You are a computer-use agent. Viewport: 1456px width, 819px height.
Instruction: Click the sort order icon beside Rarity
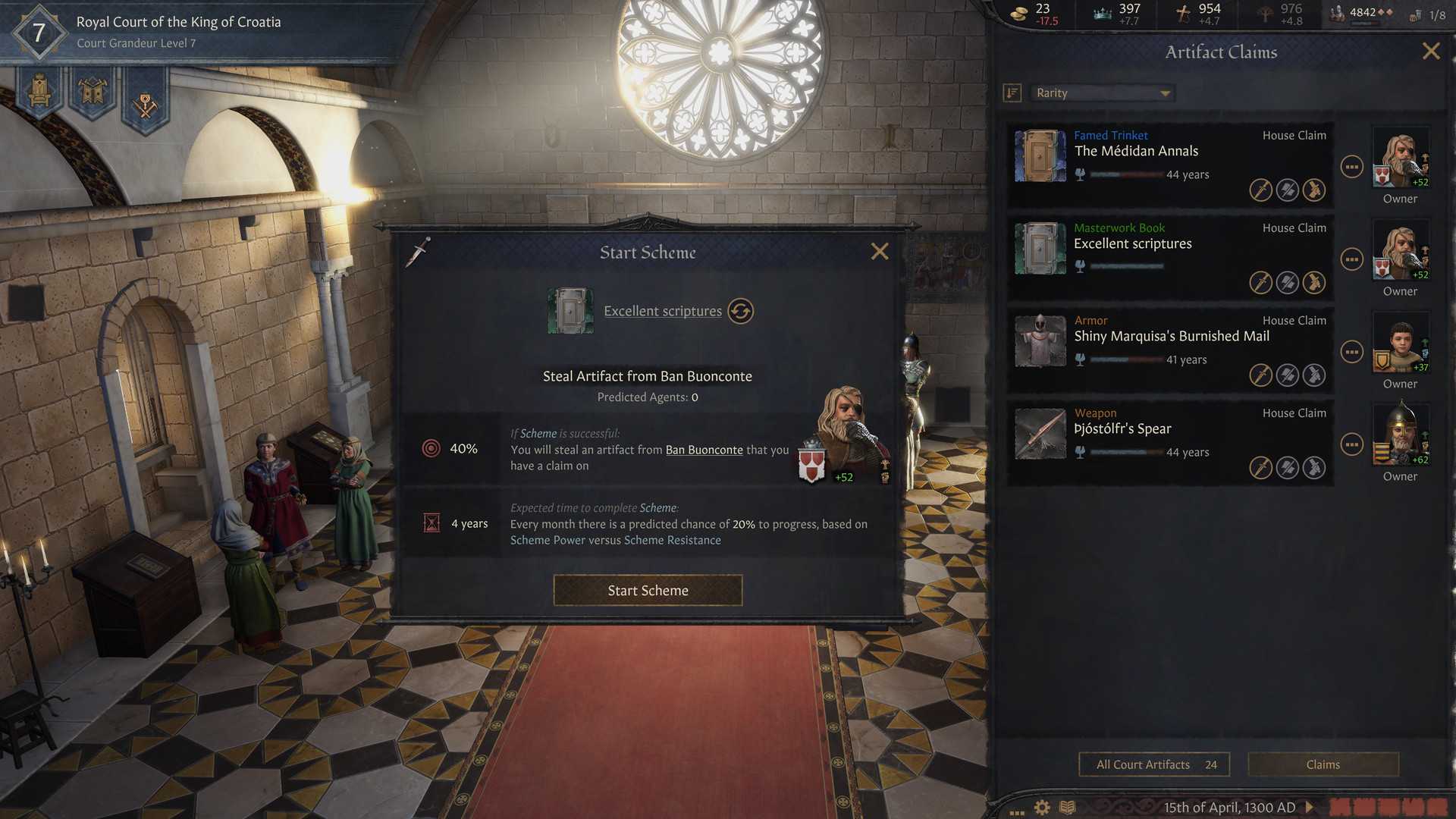pyautogui.click(x=1012, y=93)
